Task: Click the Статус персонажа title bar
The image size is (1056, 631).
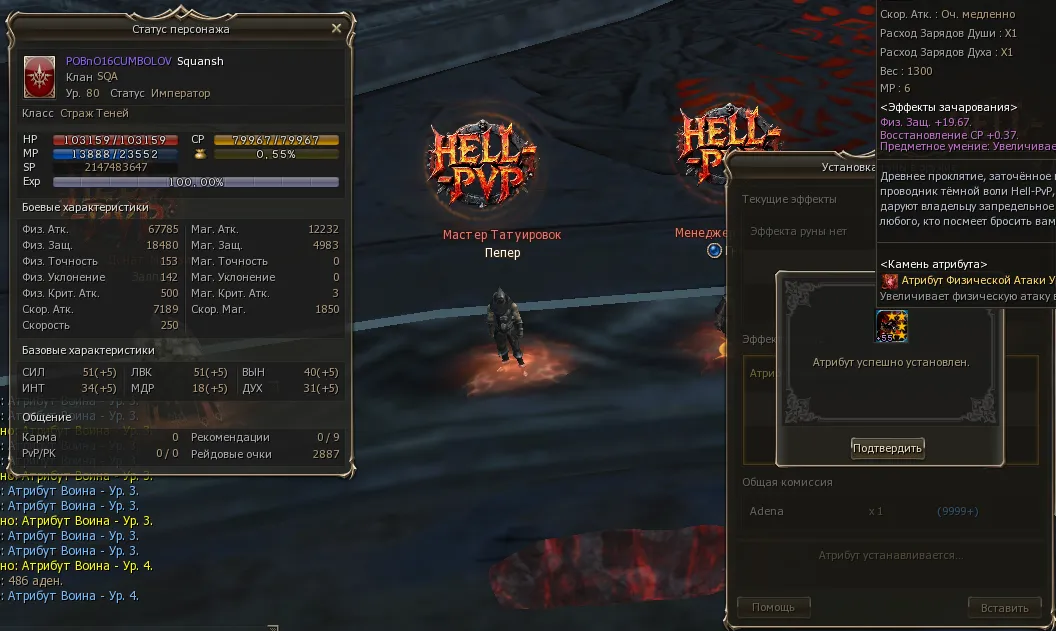Action: (180, 29)
